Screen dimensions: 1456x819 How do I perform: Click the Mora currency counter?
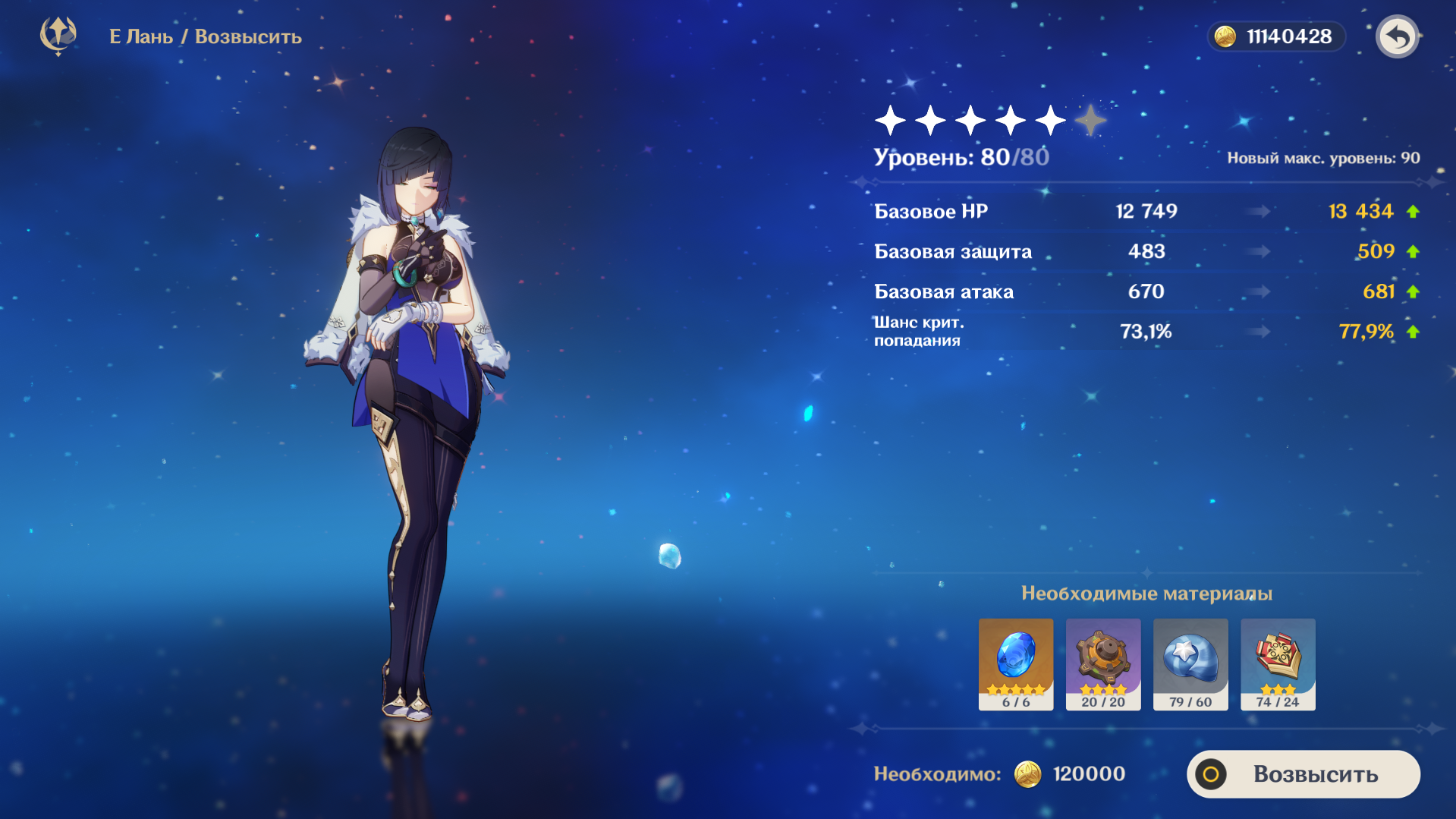click(x=1276, y=36)
